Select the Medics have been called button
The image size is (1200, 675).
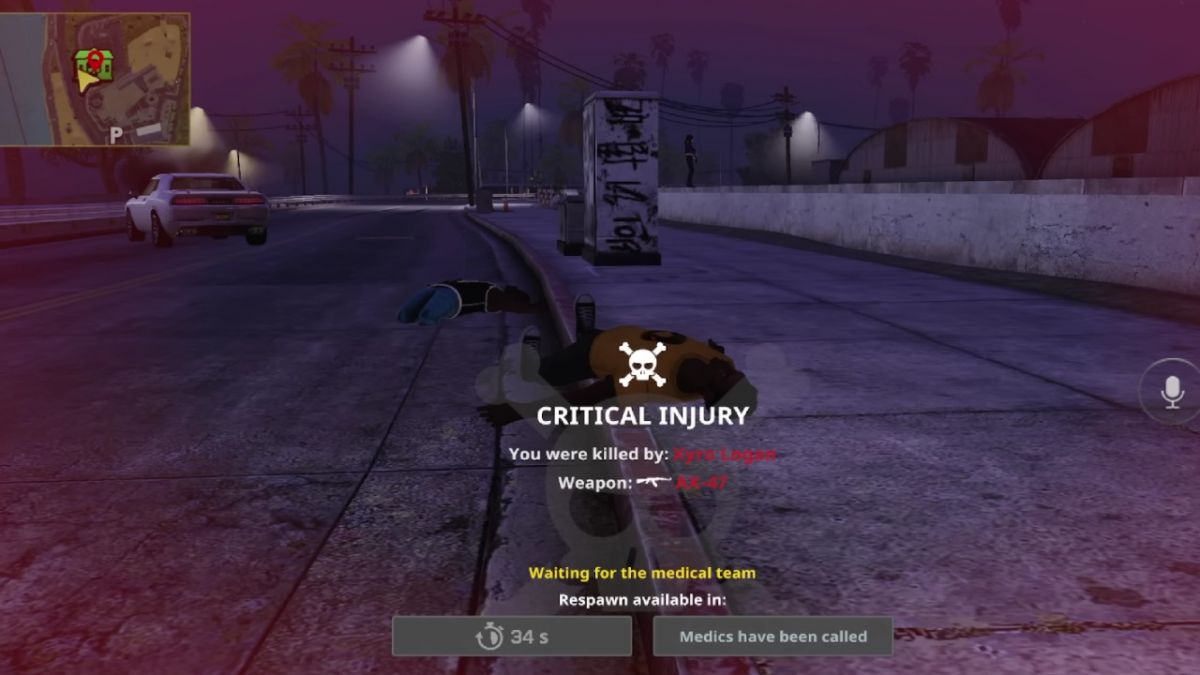772,636
